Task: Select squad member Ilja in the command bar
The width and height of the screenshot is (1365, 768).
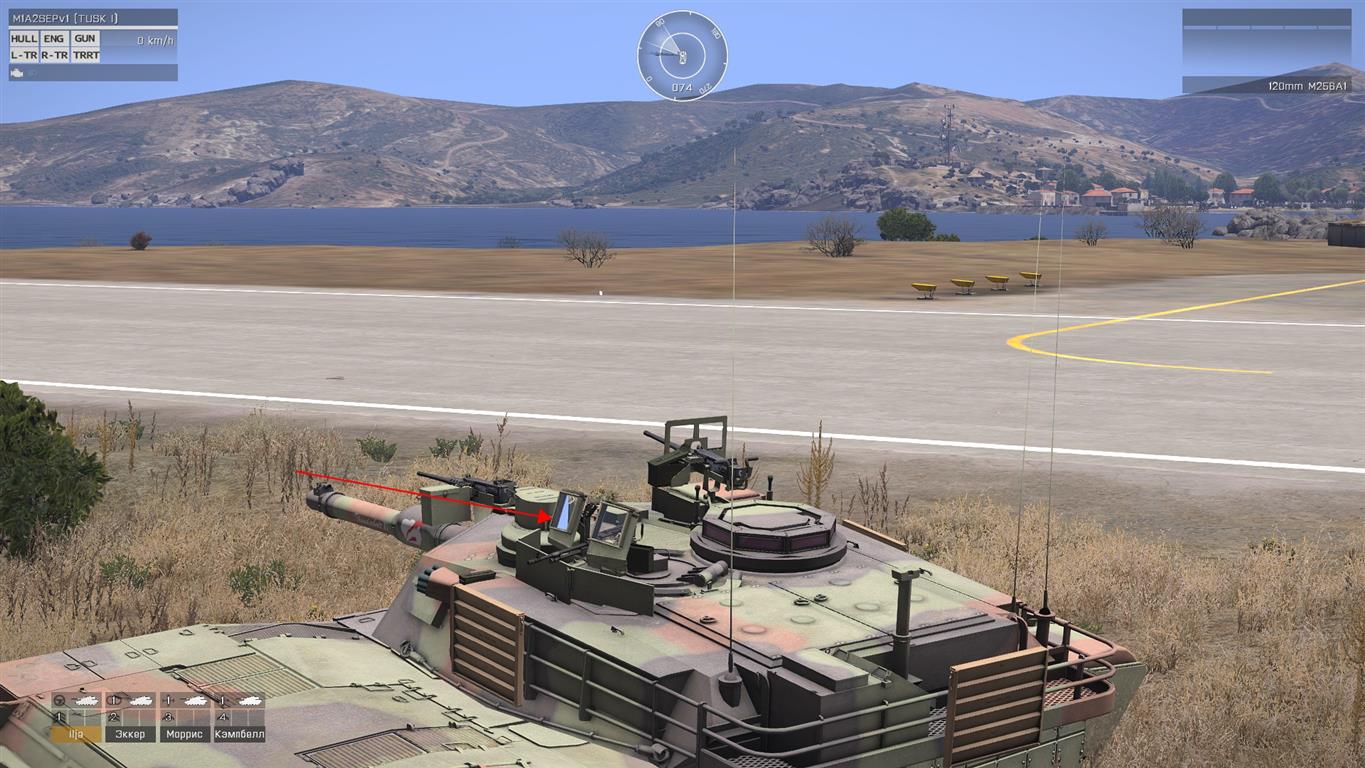Action: point(76,733)
